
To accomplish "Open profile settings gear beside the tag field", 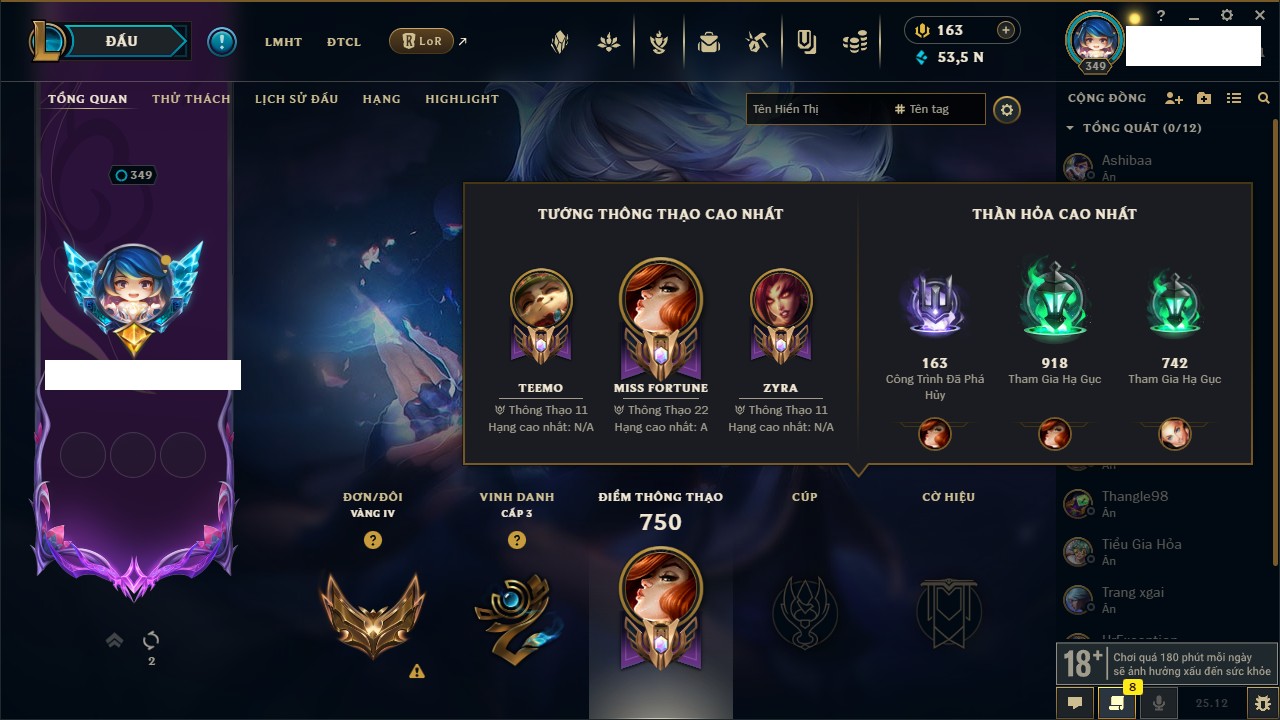I will pos(1007,109).
